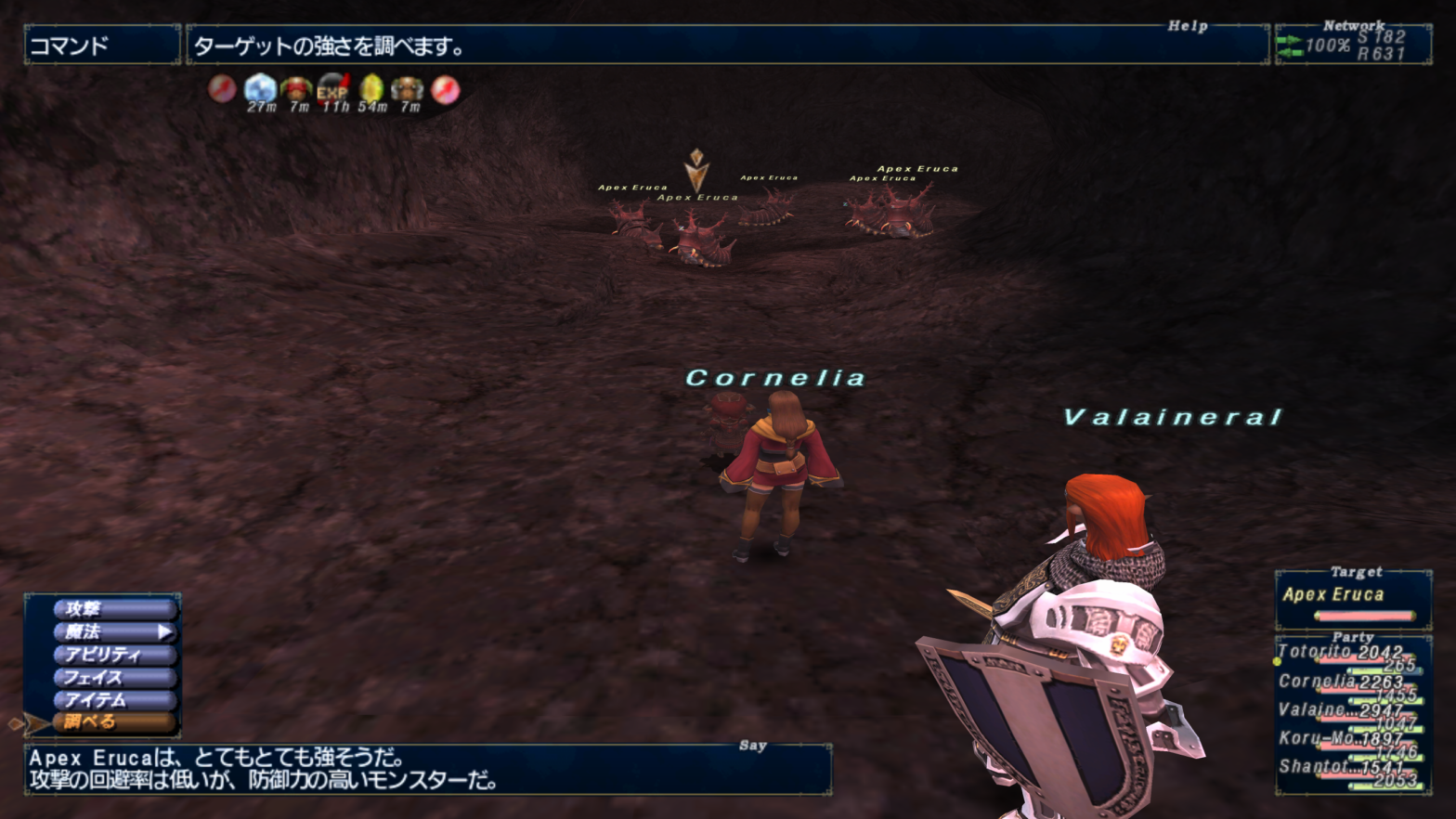Click the EXP bonus status icon

pos(333,89)
